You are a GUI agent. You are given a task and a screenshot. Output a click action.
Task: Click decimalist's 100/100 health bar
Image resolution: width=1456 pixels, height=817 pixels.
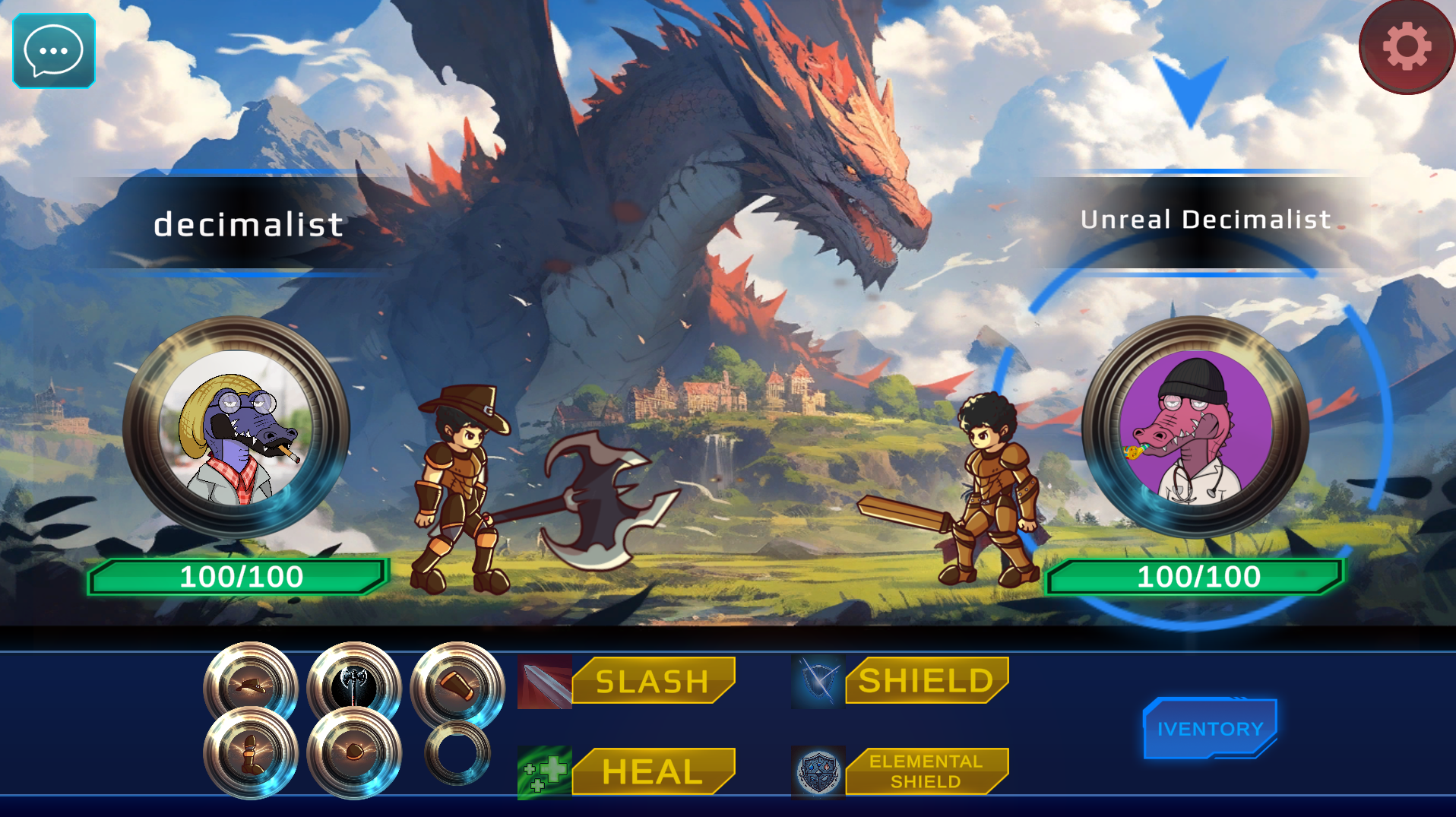pos(239,577)
